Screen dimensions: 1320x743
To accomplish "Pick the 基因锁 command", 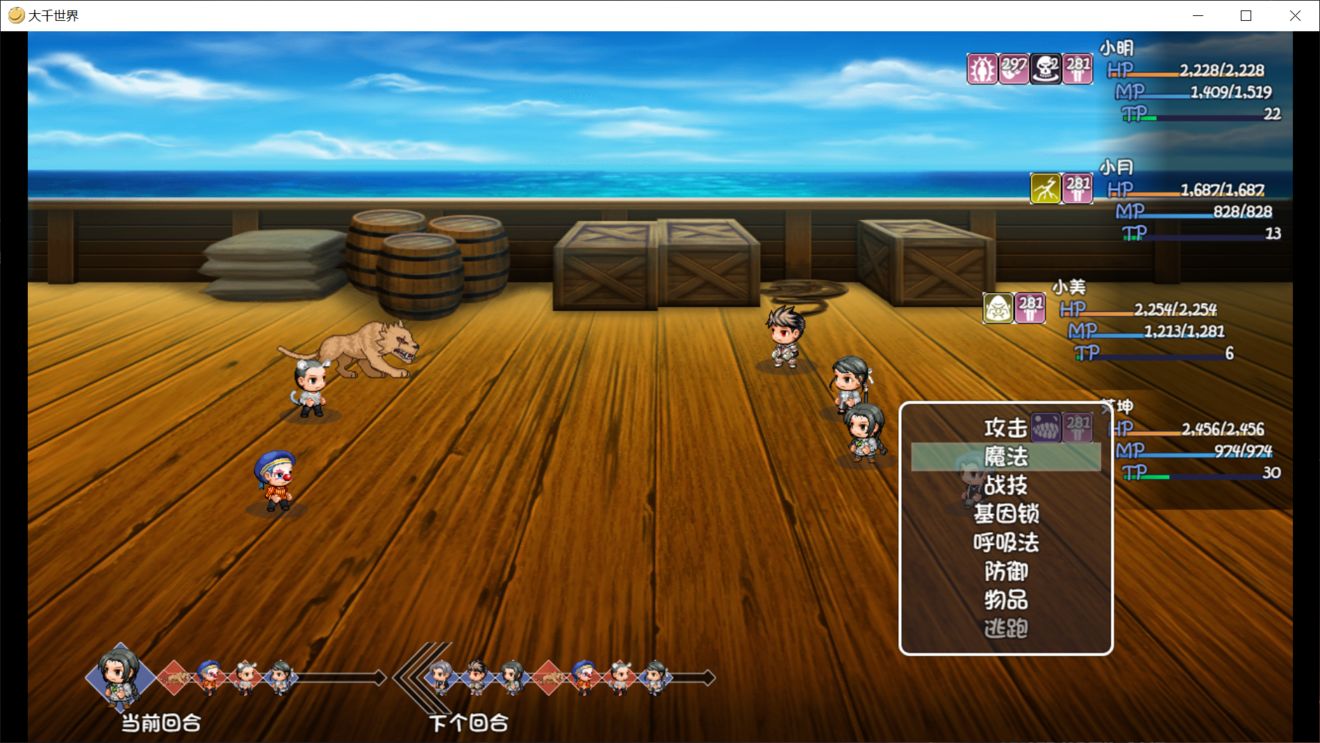I will point(1005,514).
